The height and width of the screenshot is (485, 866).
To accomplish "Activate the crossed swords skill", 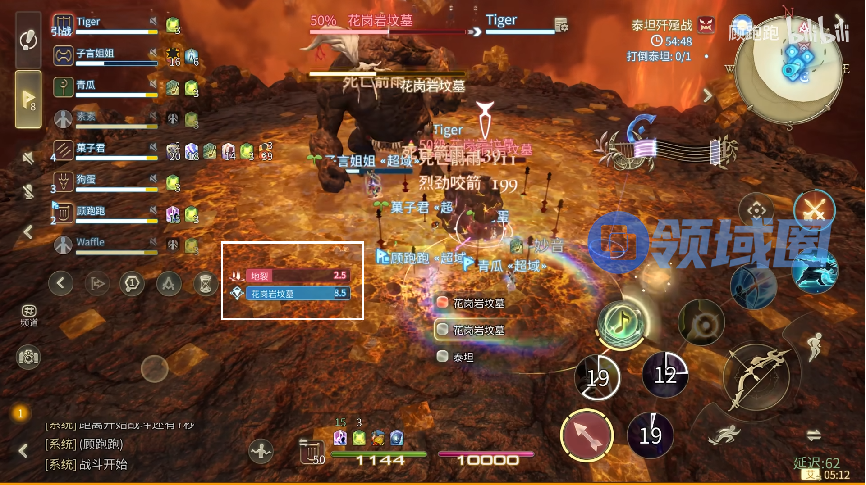I will 813,211.
